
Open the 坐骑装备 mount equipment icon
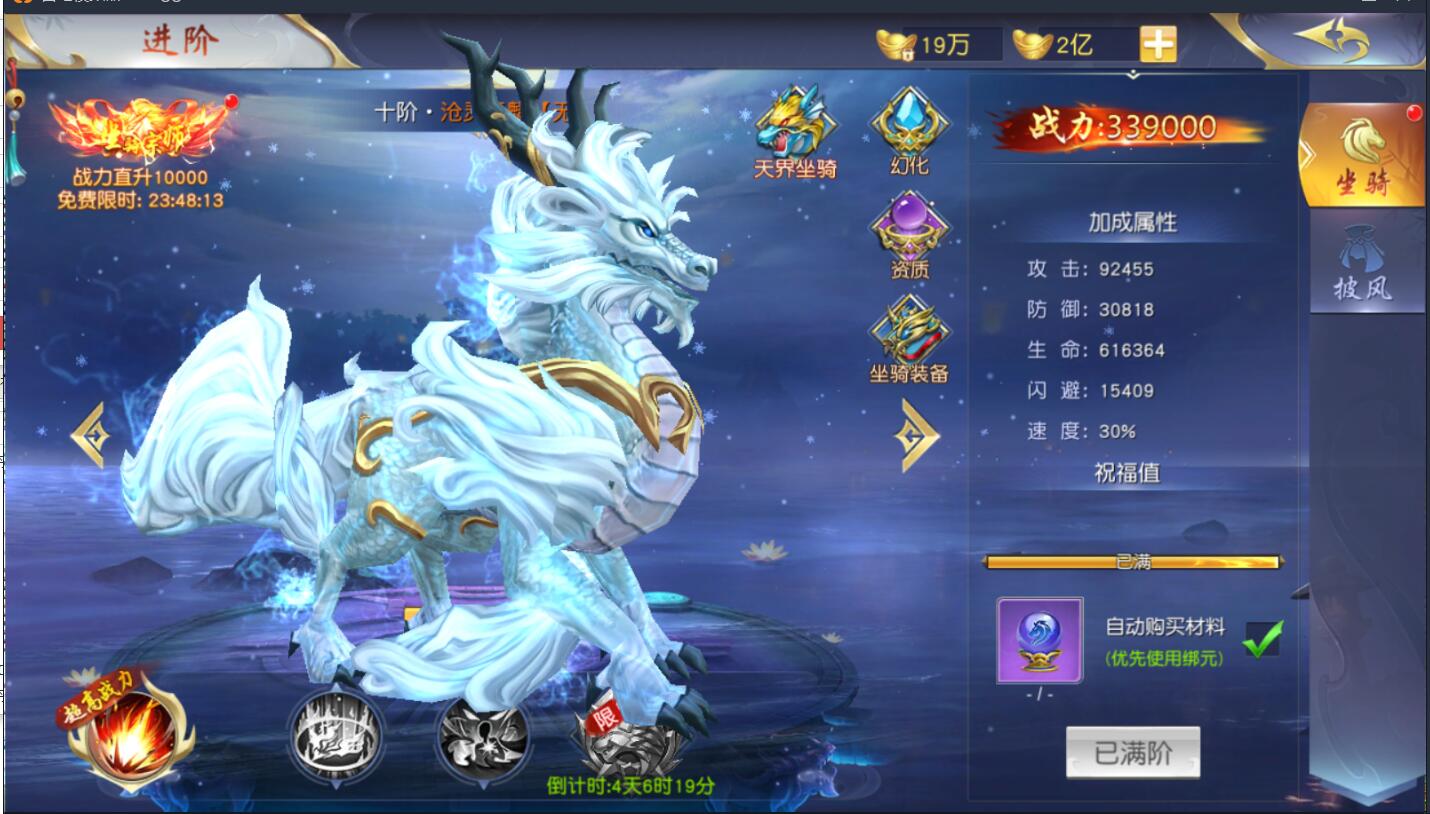(x=909, y=337)
